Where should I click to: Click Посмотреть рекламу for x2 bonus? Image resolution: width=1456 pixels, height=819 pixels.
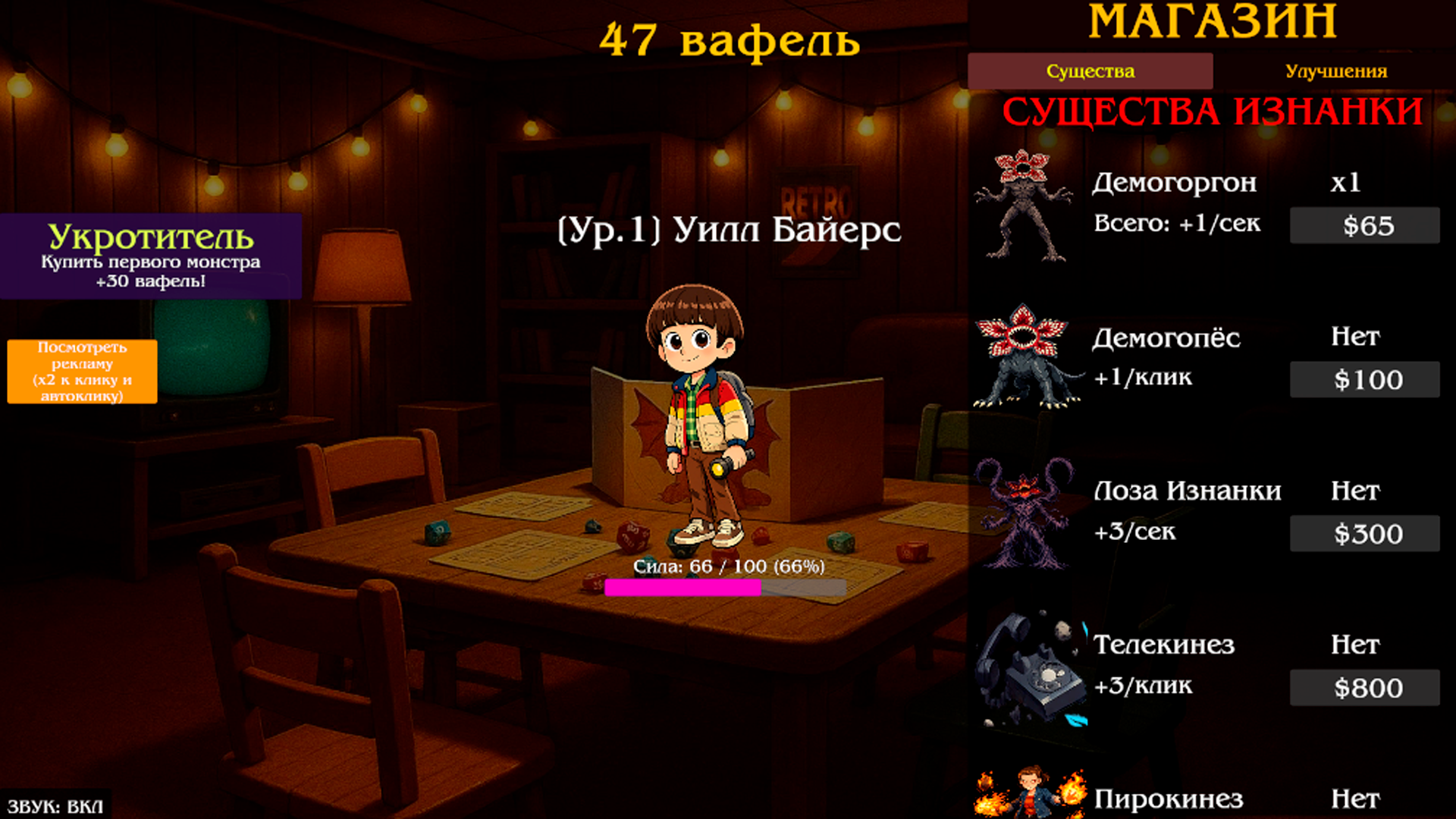pyautogui.click(x=81, y=371)
